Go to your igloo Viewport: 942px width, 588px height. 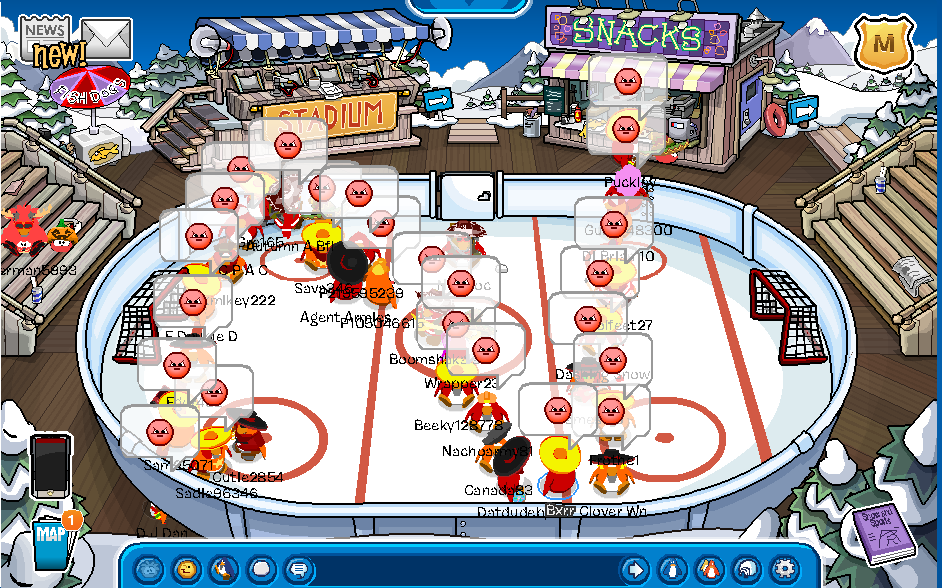(746, 569)
